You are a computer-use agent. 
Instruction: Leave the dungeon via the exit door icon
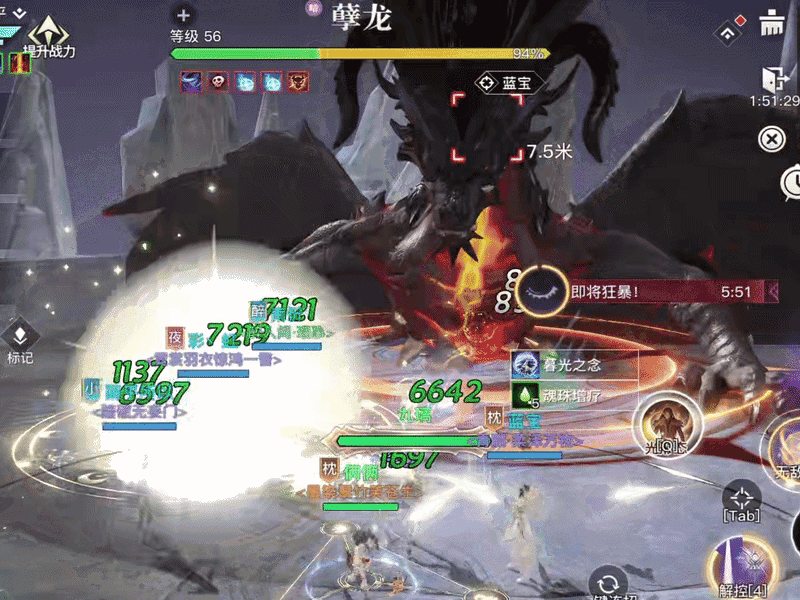tap(772, 78)
